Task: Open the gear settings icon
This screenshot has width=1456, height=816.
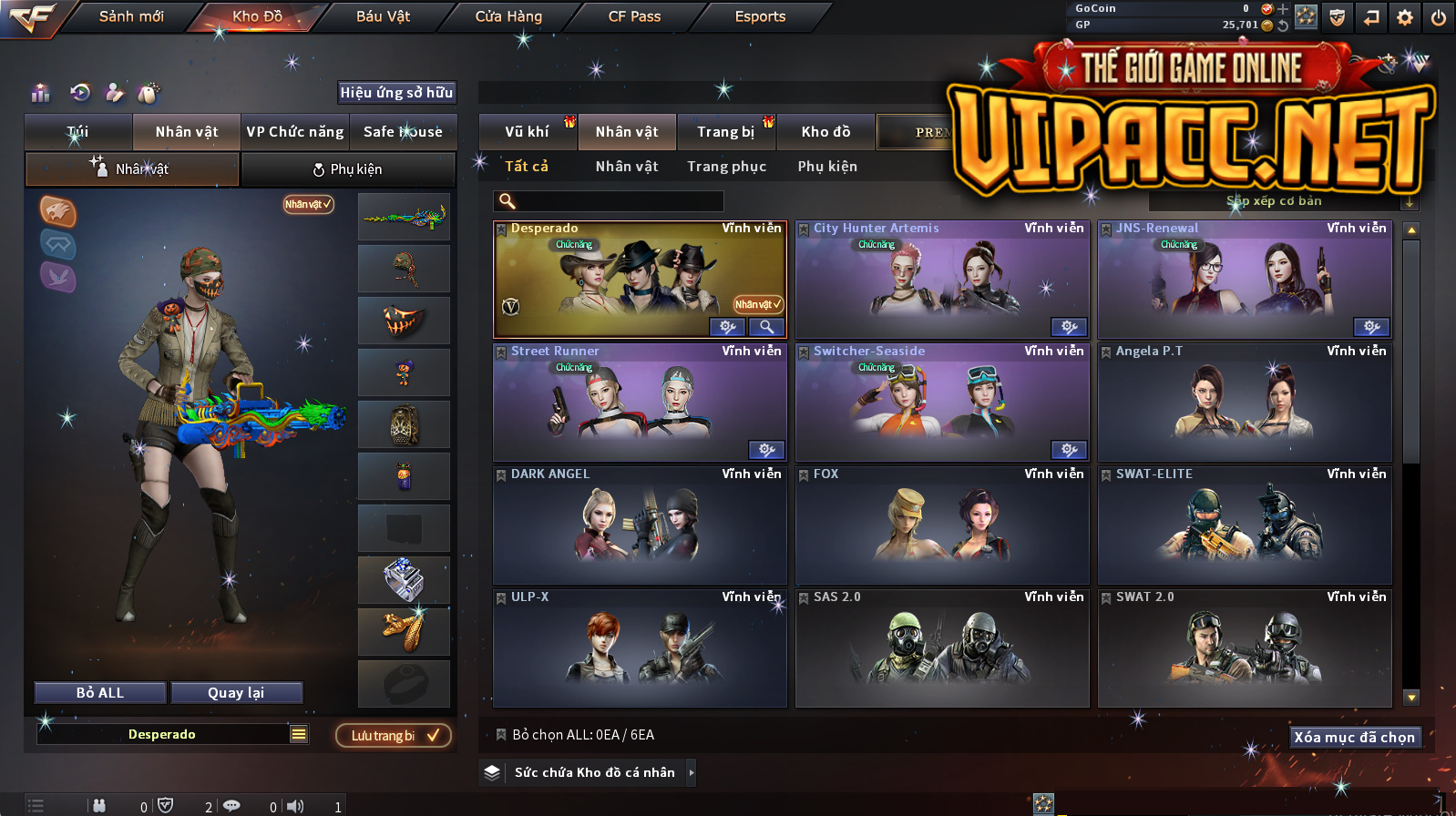Action: pos(1405,17)
